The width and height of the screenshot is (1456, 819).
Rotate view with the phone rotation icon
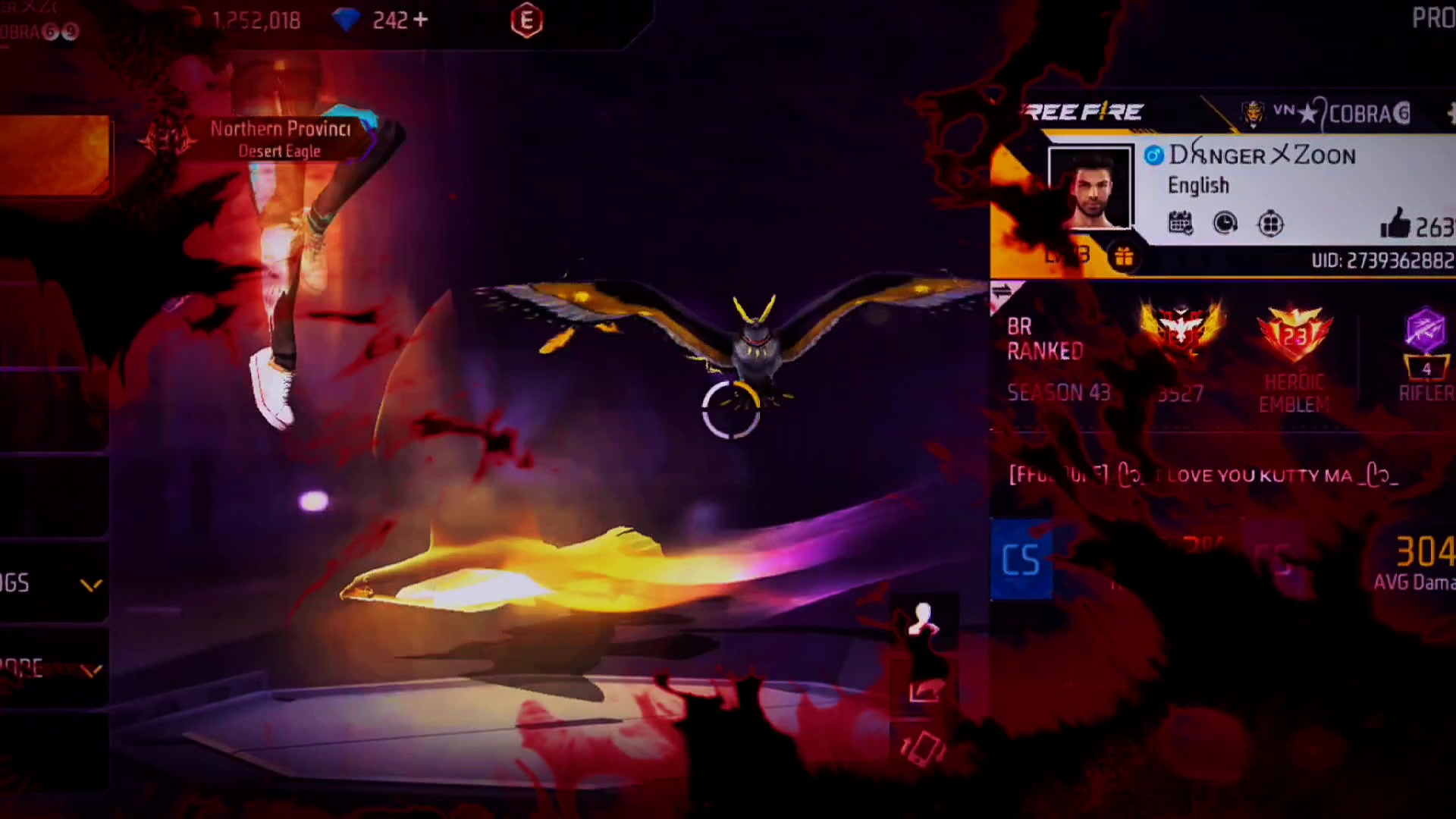coord(924,749)
